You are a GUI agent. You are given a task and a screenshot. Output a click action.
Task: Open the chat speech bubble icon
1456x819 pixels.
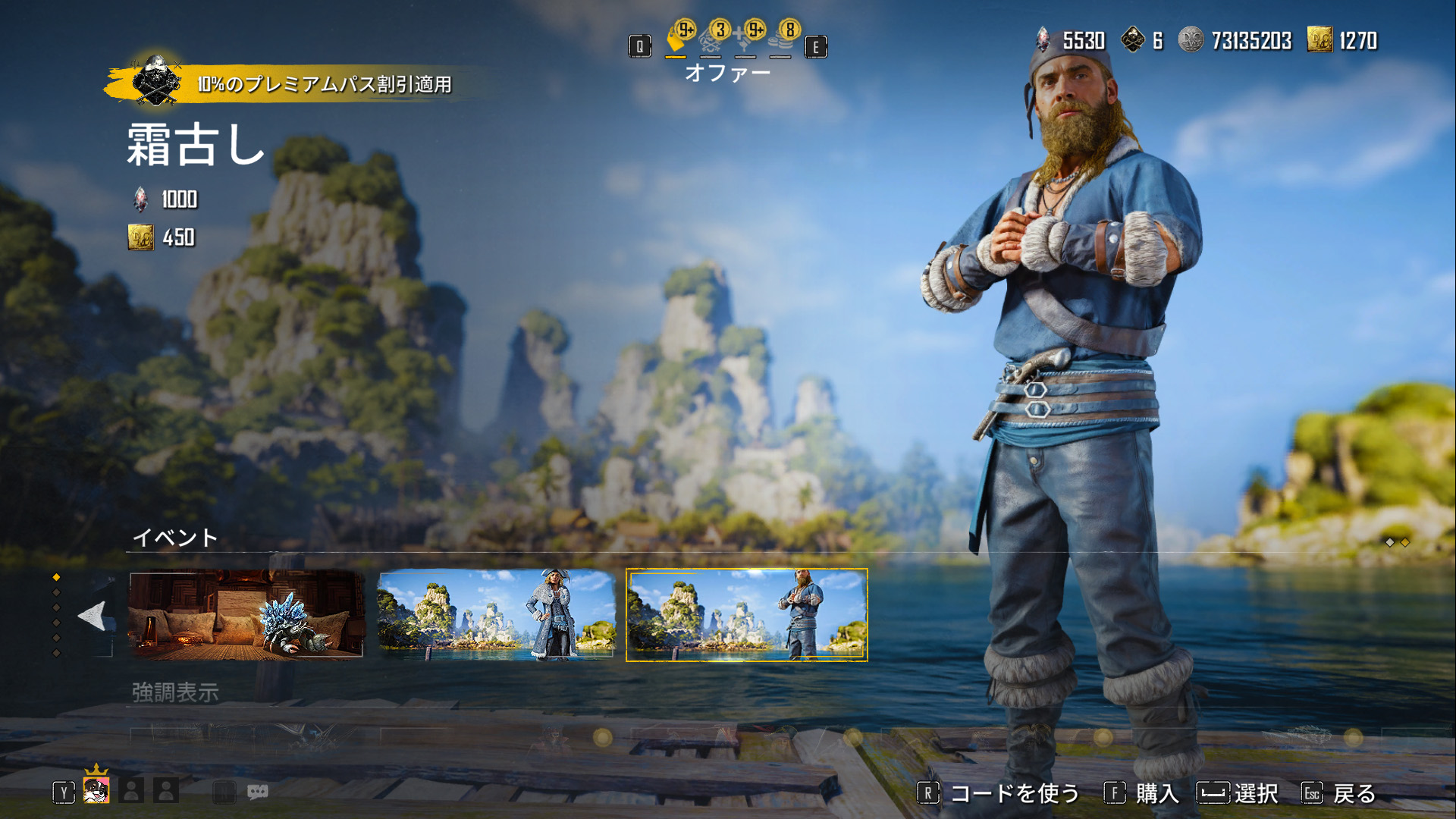(x=257, y=792)
